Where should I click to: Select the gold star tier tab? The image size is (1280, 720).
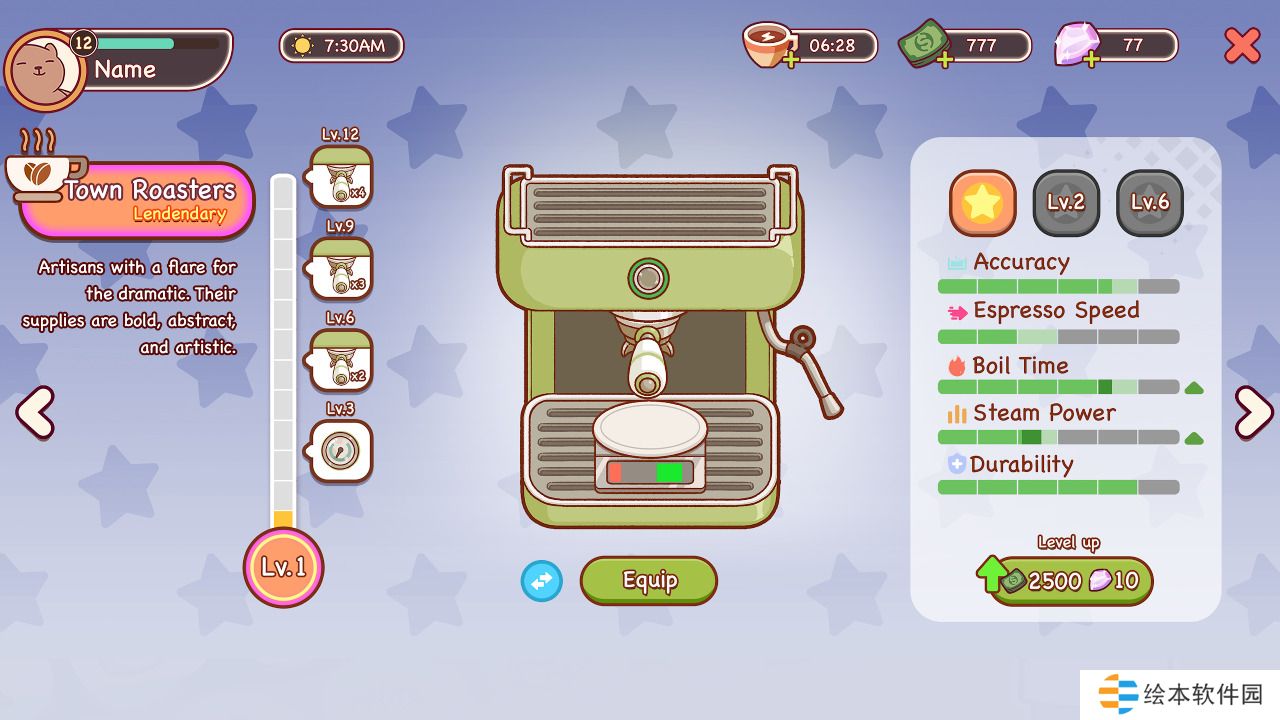click(982, 203)
